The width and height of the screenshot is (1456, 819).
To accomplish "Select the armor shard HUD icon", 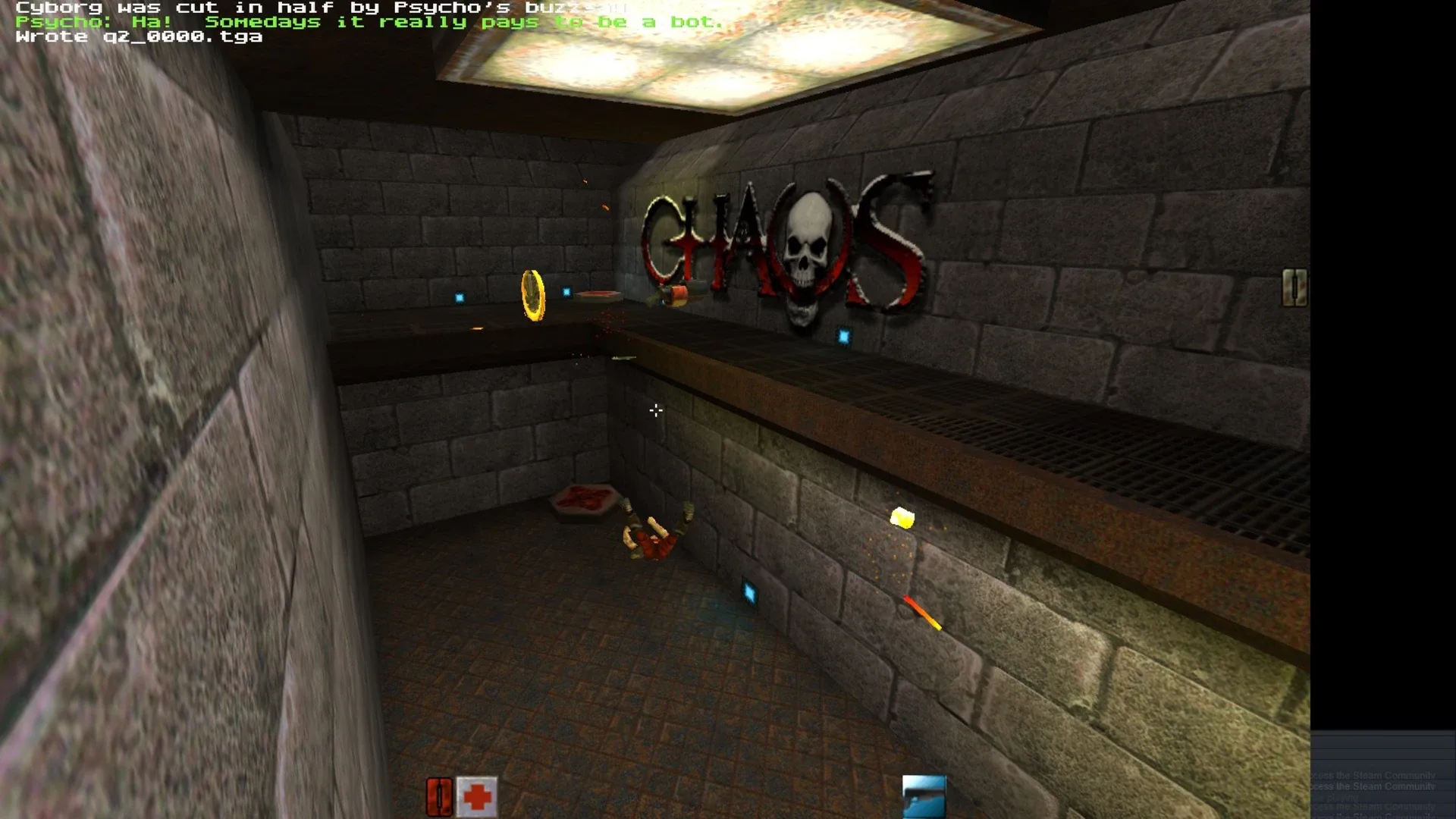I will coord(440,795).
